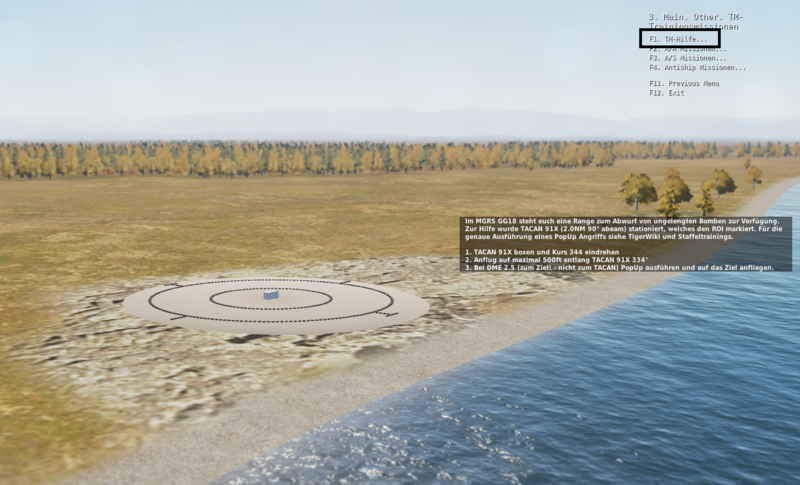Viewport: 800px width, 485px height.
Task: Go back via Previous Menu
Action: (683, 83)
